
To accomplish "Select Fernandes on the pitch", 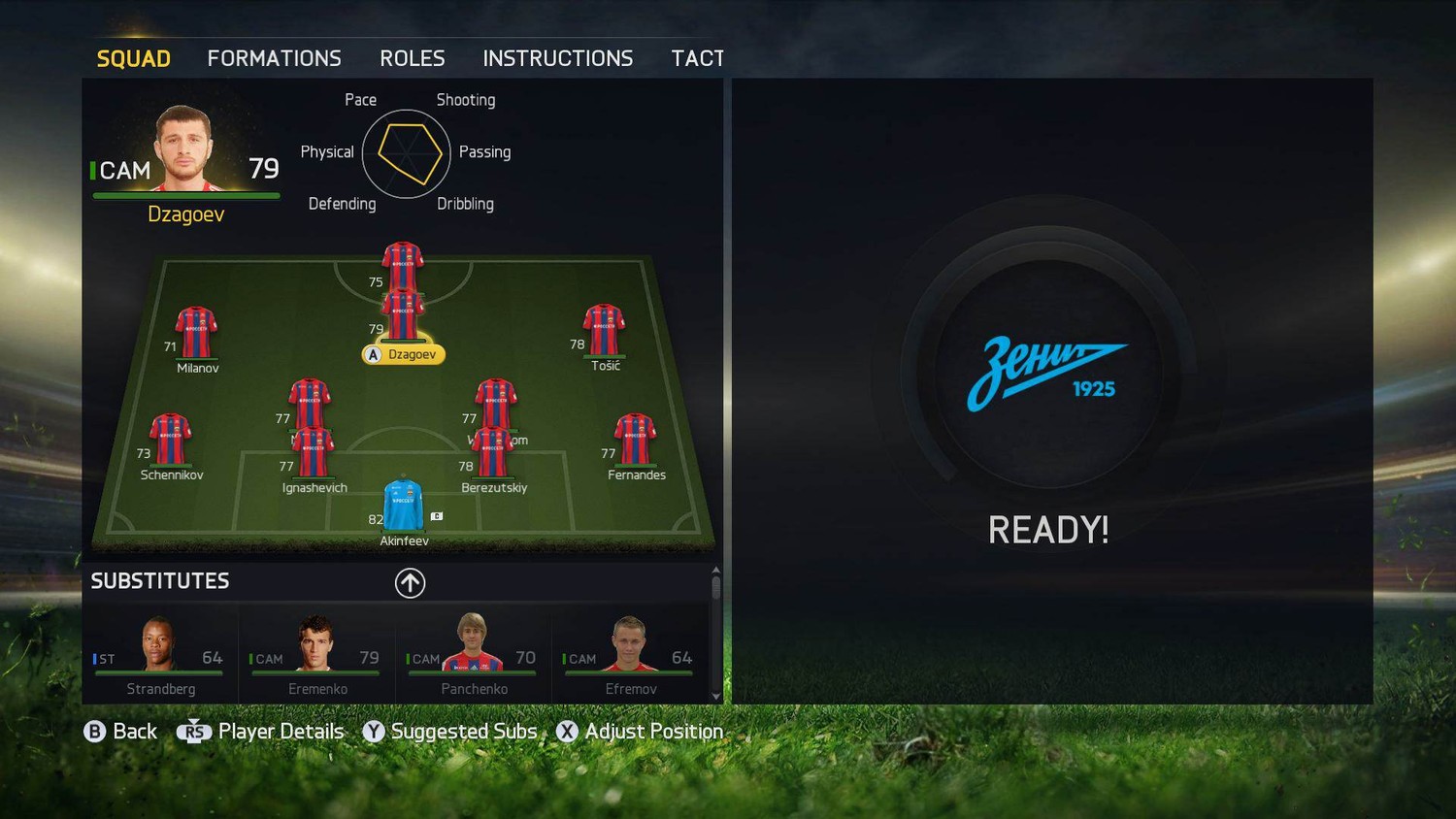I will [x=635, y=442].
